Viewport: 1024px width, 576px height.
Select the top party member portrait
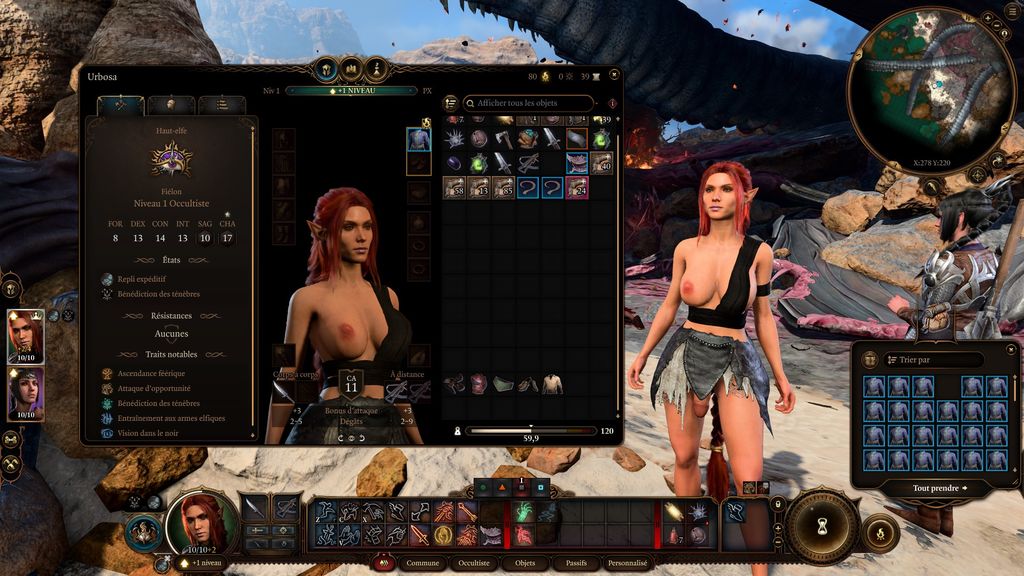tap(24, 336)
